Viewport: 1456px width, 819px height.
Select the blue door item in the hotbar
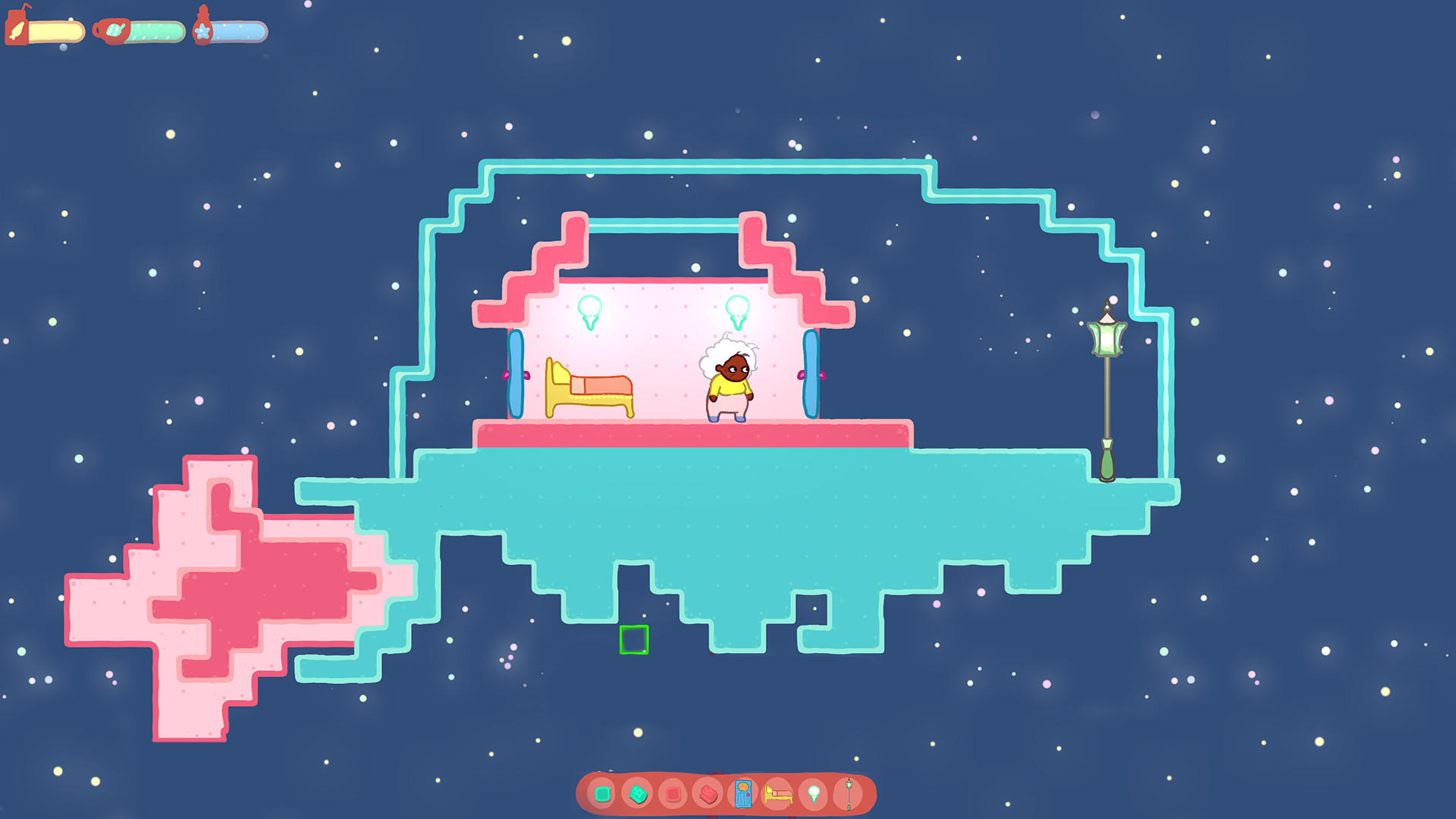tap(743, 794)
